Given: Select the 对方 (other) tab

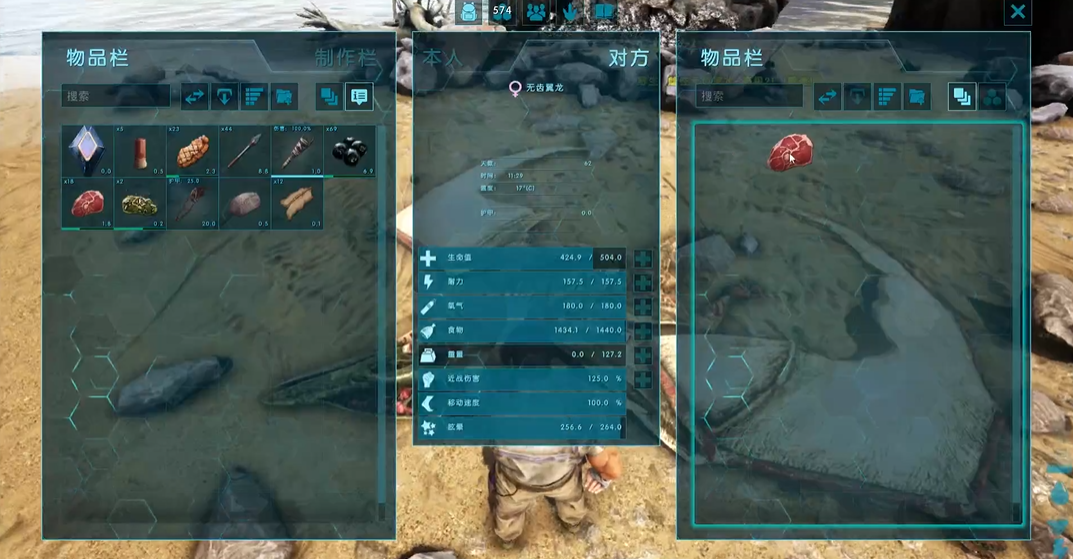Looking at the screenshot, I should pos(628,57).
